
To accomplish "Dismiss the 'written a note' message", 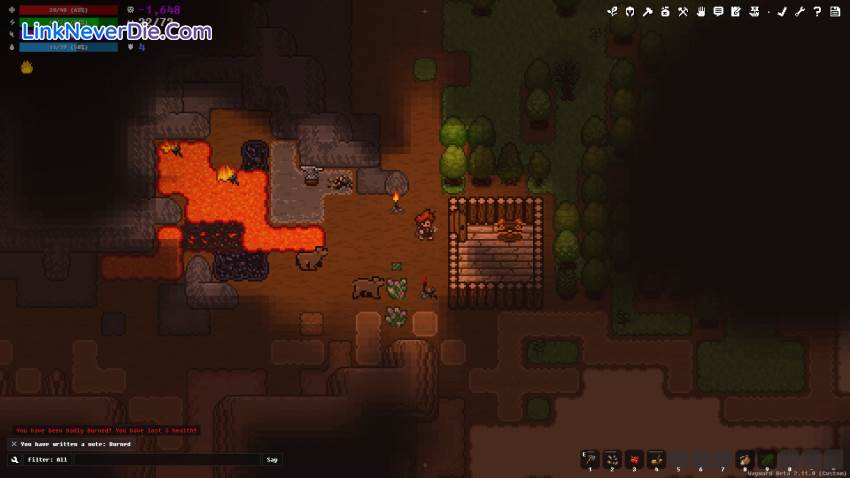I will click(x=14, y=444).
